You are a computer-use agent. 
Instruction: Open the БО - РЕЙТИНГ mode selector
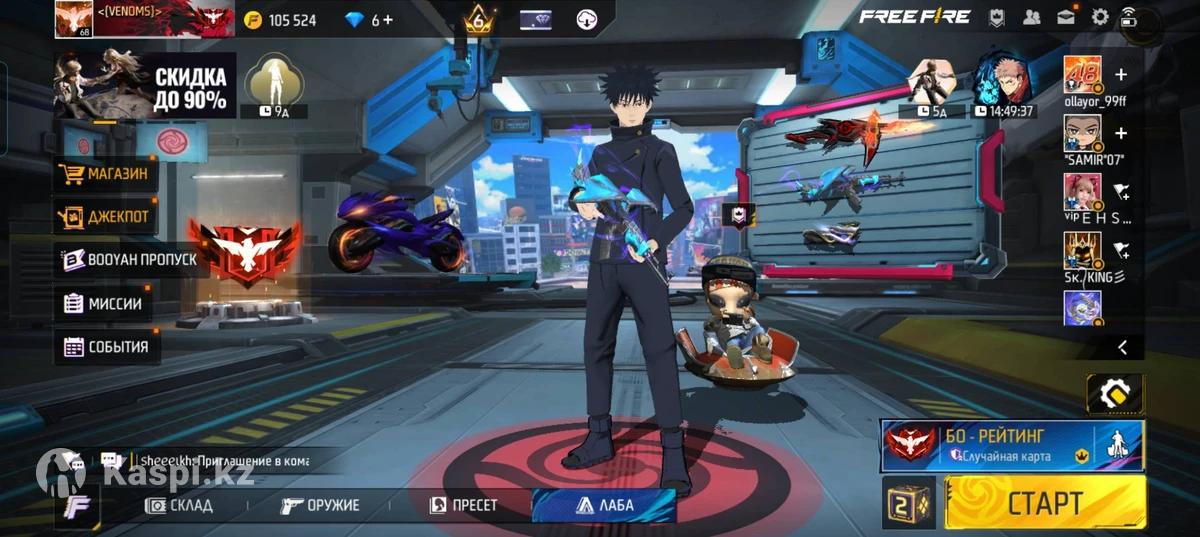(1010, 445)
